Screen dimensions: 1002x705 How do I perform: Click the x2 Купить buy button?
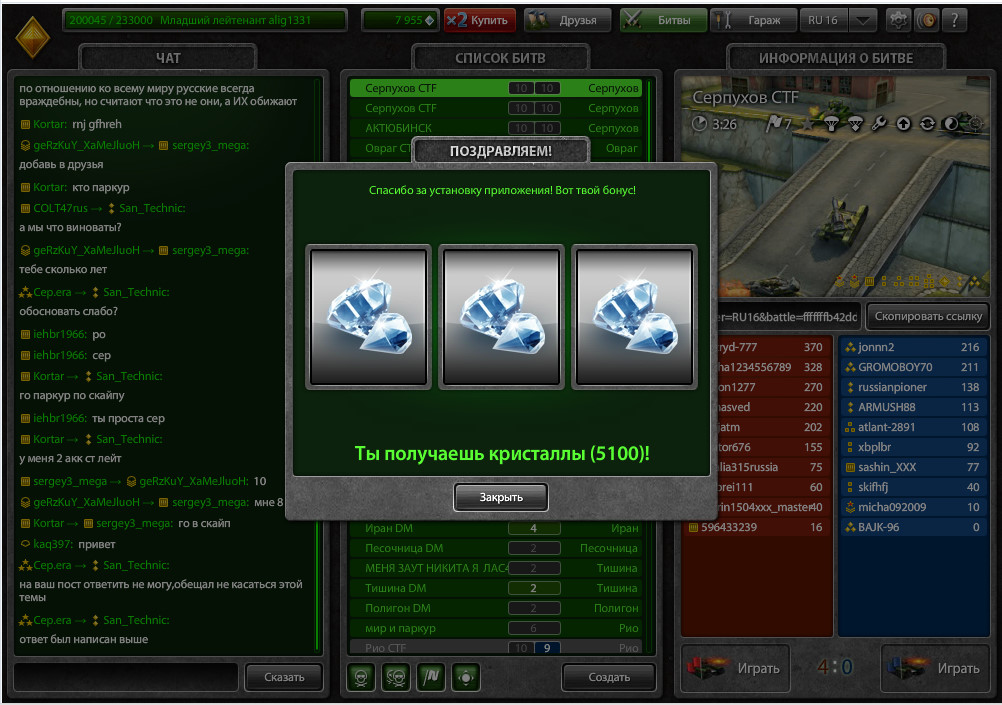480,20
